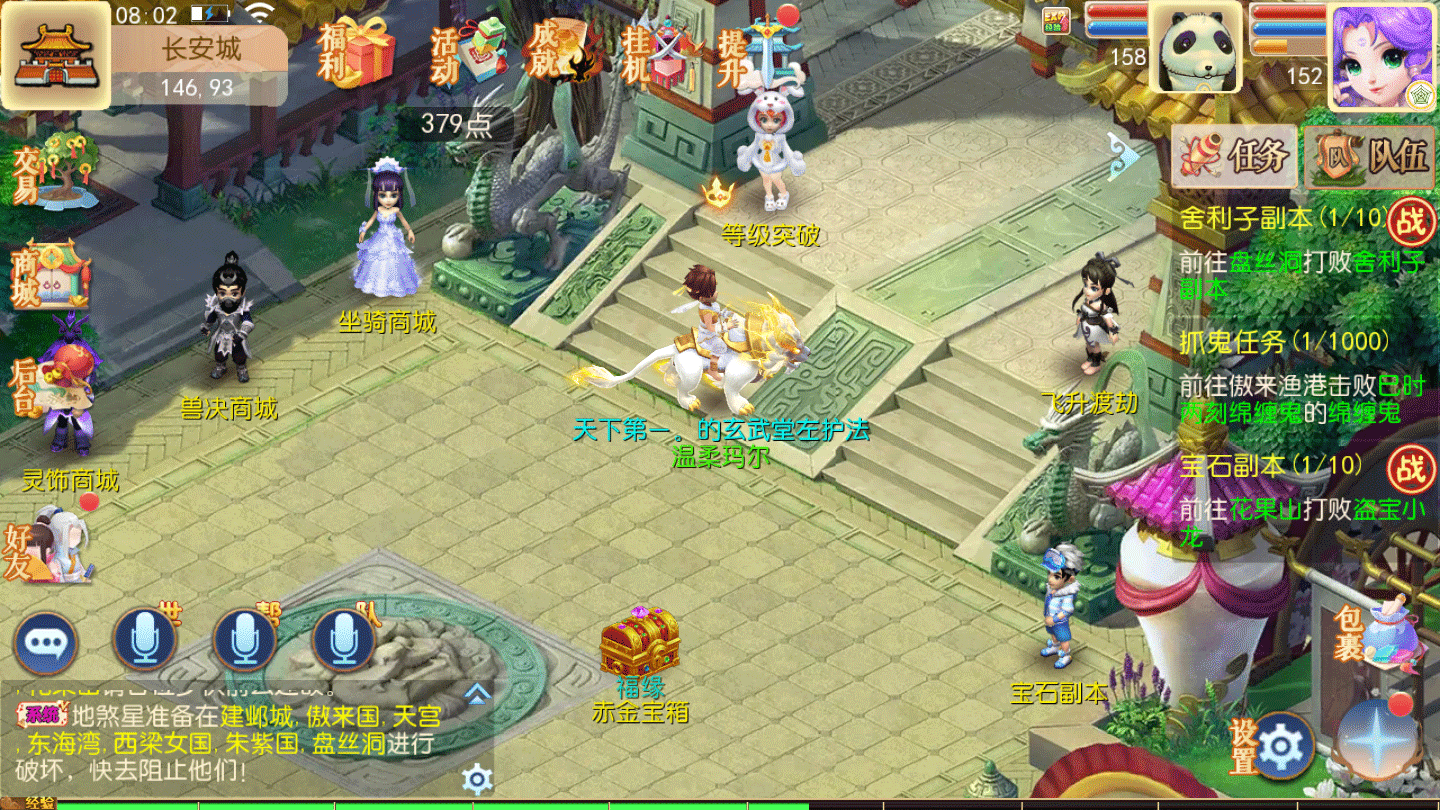Open the 商城 shop
Screen dimensions: 1440x810
pos(50,275)
